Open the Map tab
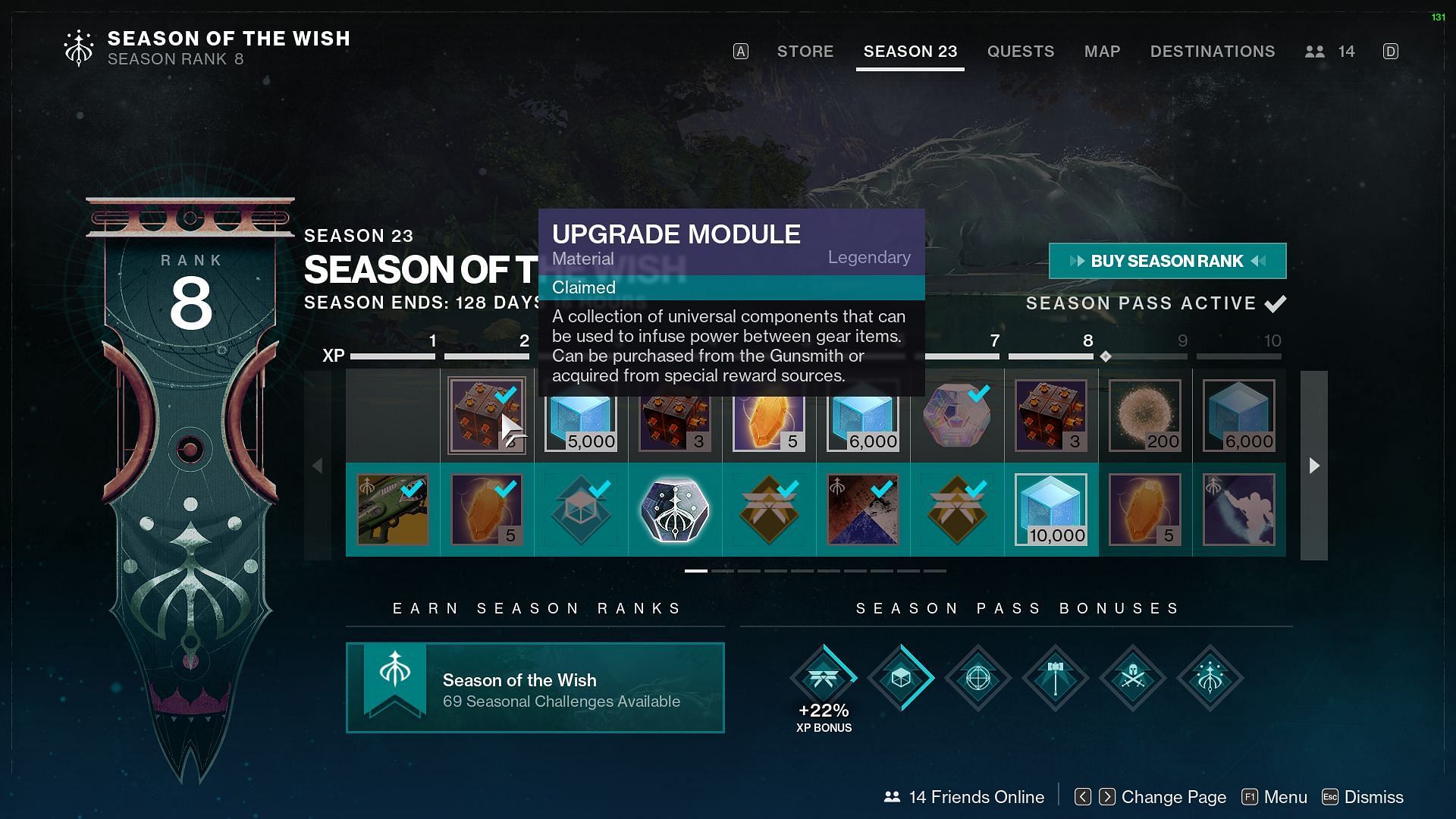Image resolution: width=1456 pixels, height=819 pixels. click(1102, 52)
